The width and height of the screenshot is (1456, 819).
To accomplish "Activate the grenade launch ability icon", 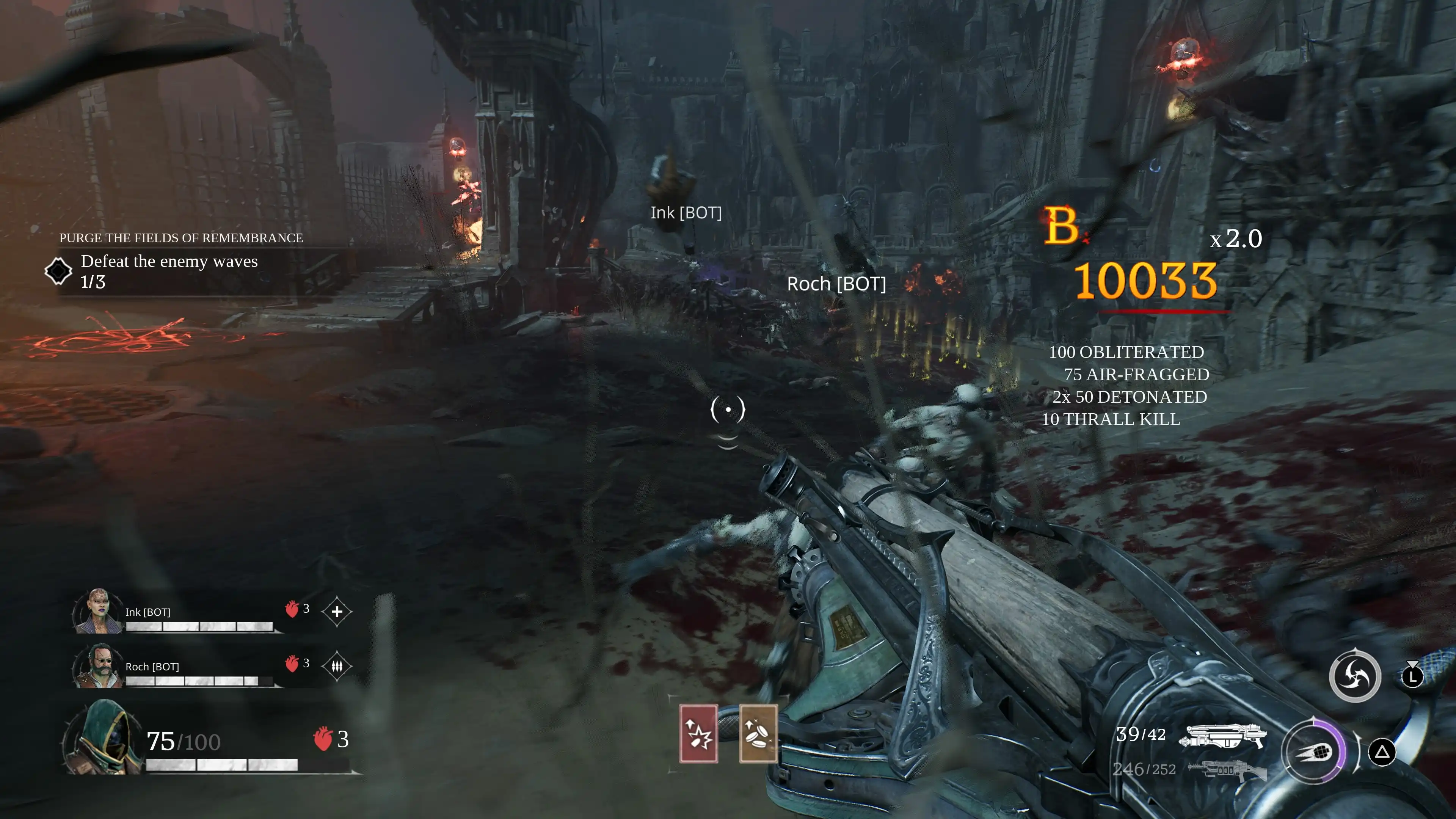I will point(1313,752).
